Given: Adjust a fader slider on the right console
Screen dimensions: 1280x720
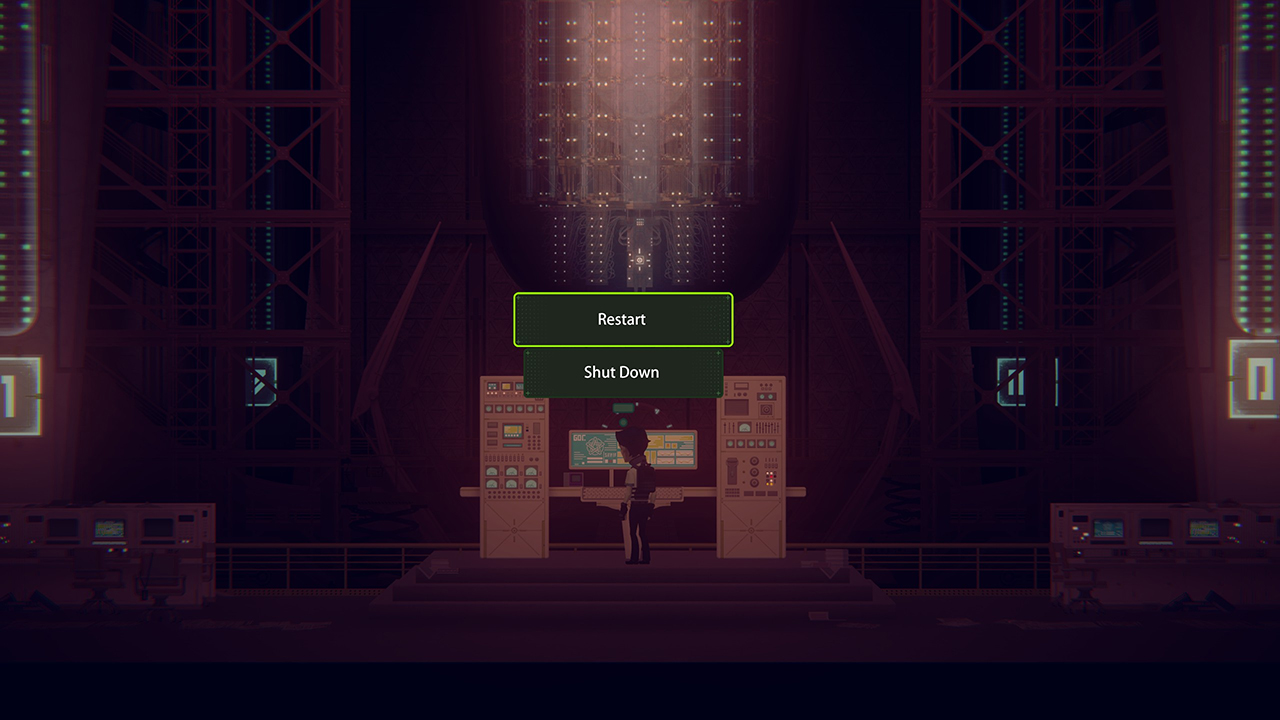Looking at the screenshot, I should [765, 426].
